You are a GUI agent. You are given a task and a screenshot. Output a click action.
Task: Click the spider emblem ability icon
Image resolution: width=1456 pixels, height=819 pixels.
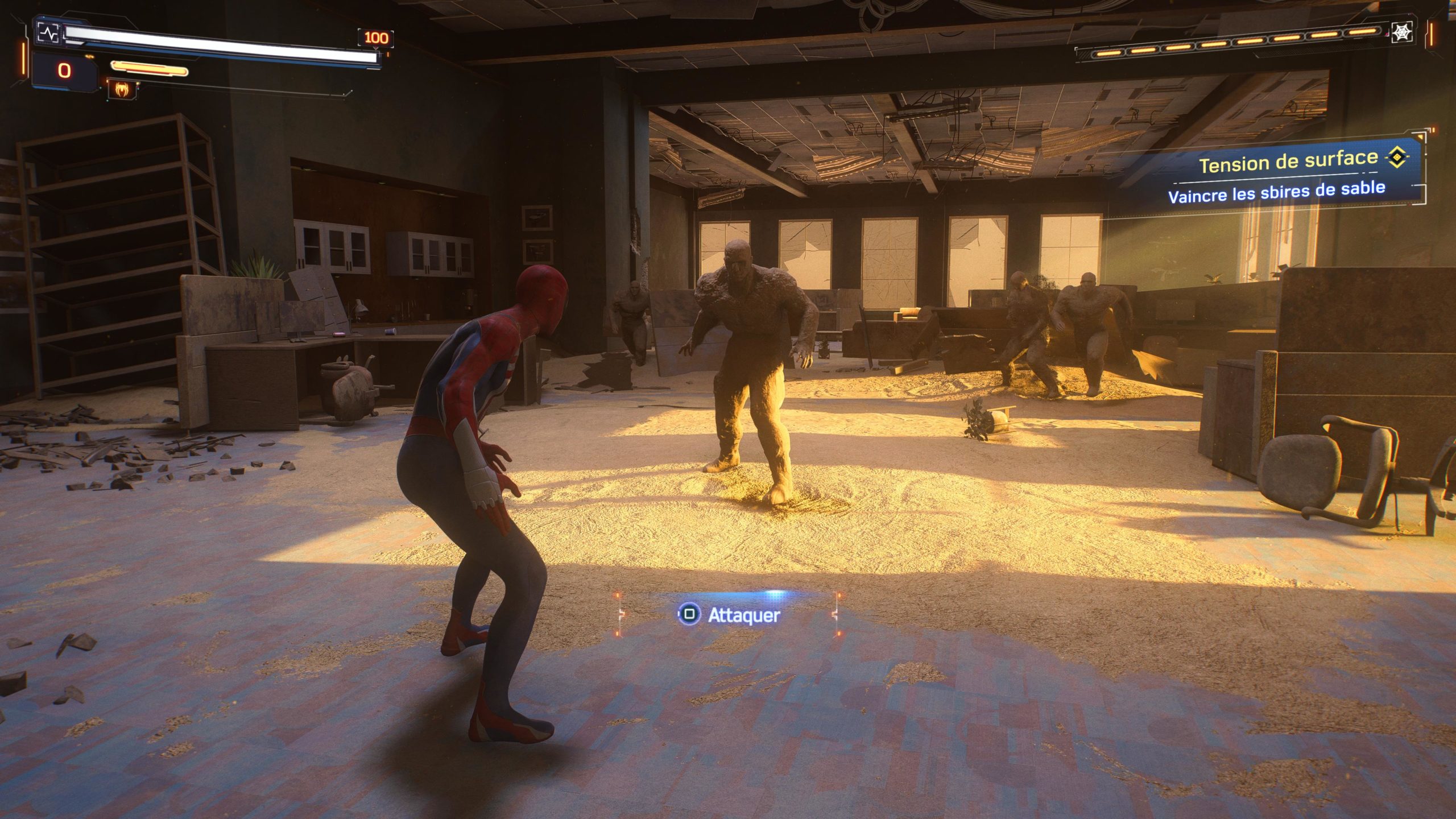click(x=122, y=89)
